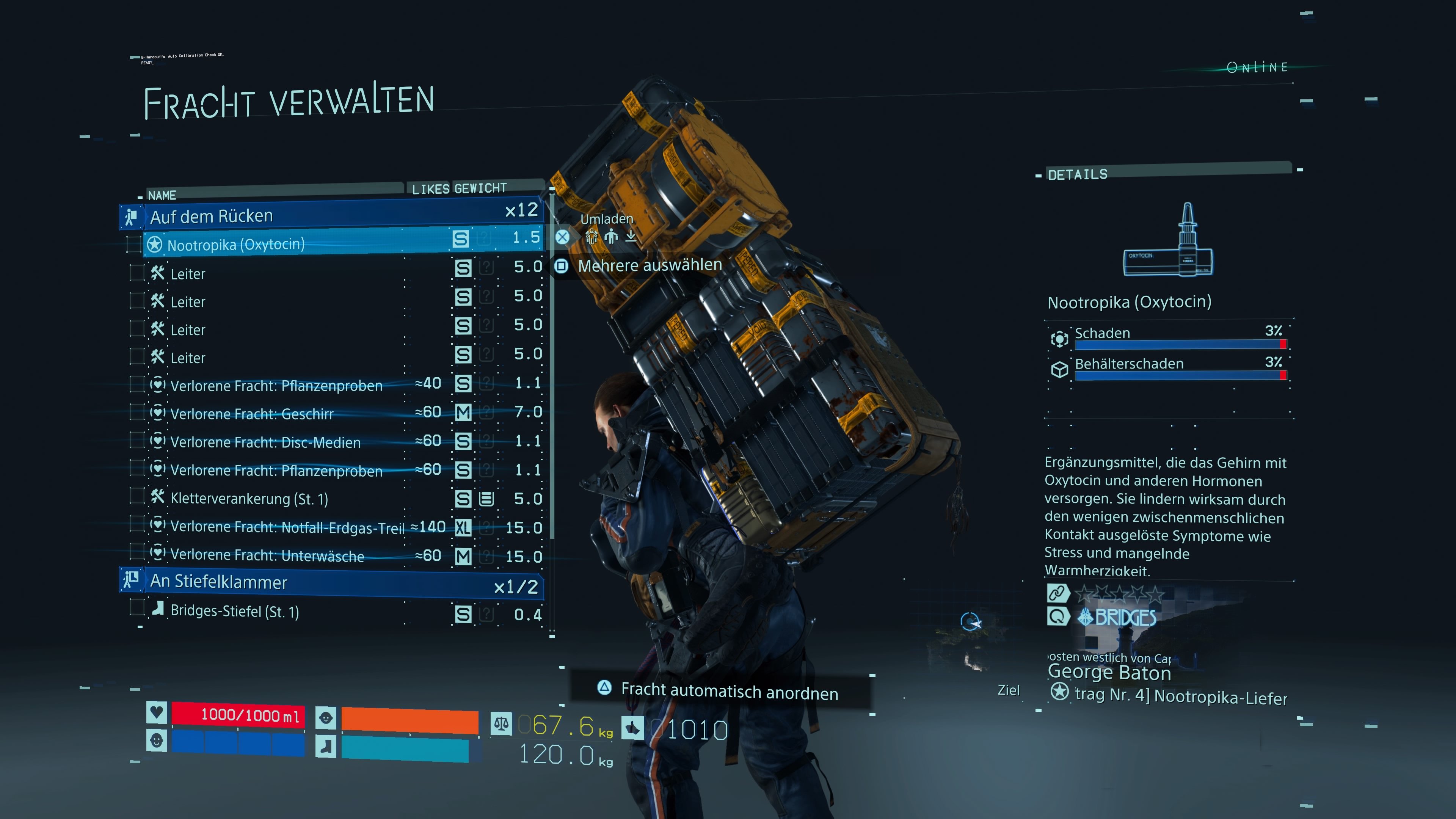This screenshot has width=1456, height=819.
Task: Check the box next to Verlorene Fracht: Geschirr
Action: tap(137, 412)
